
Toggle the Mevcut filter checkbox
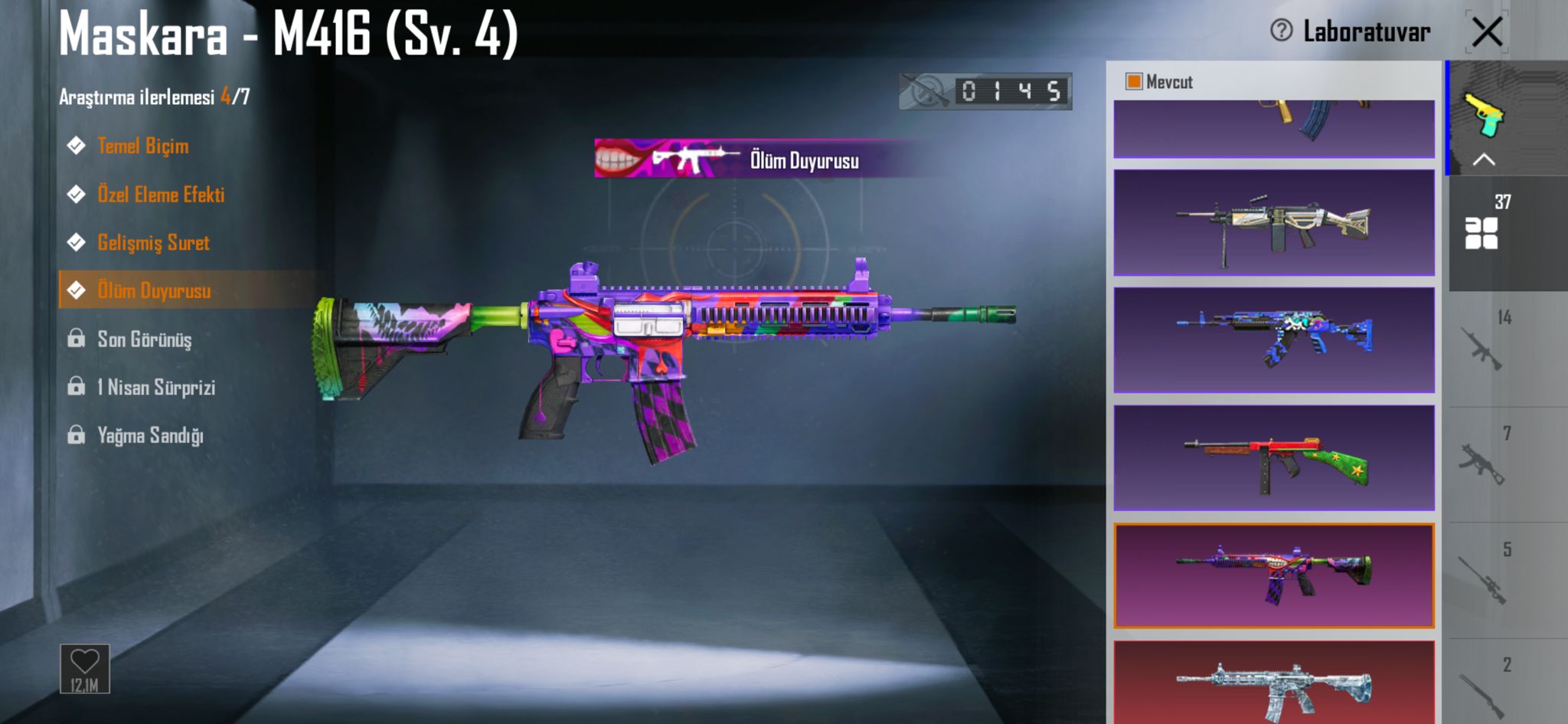point(1134,81)
